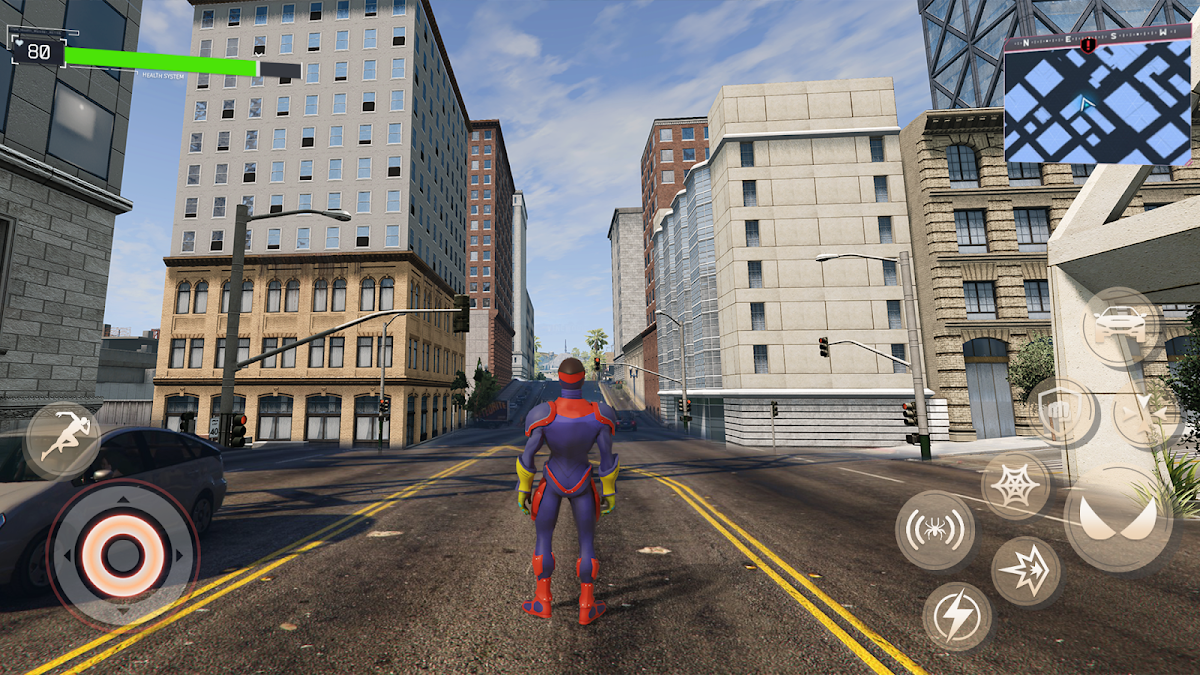Tap the sprint running-figure button
Viewport: 1200px width, 675px height.
coord(62,440)
